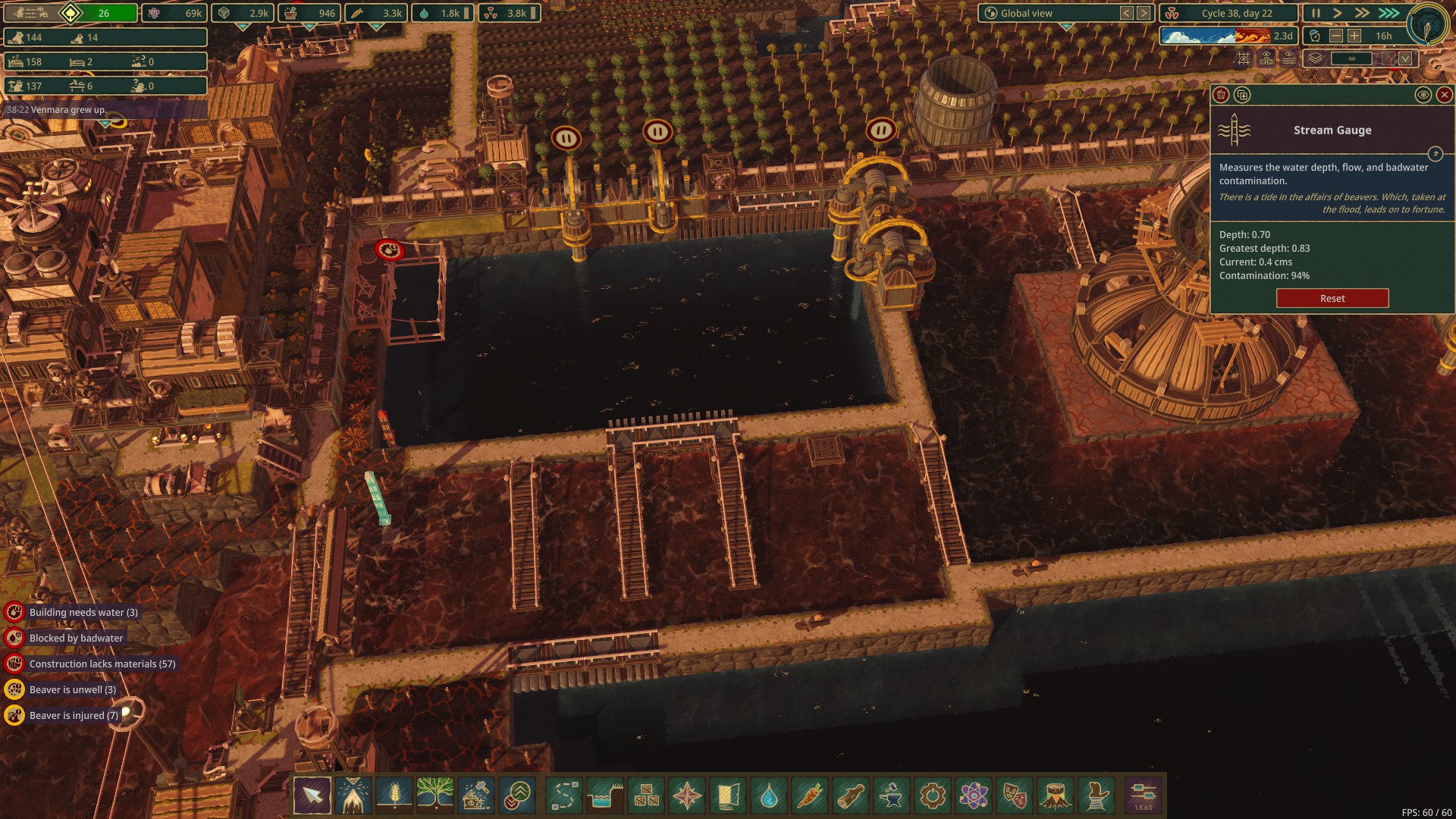Select the cursor tool in the toolbar
This screenshot has height=819, width=1456.
(312, 795)
